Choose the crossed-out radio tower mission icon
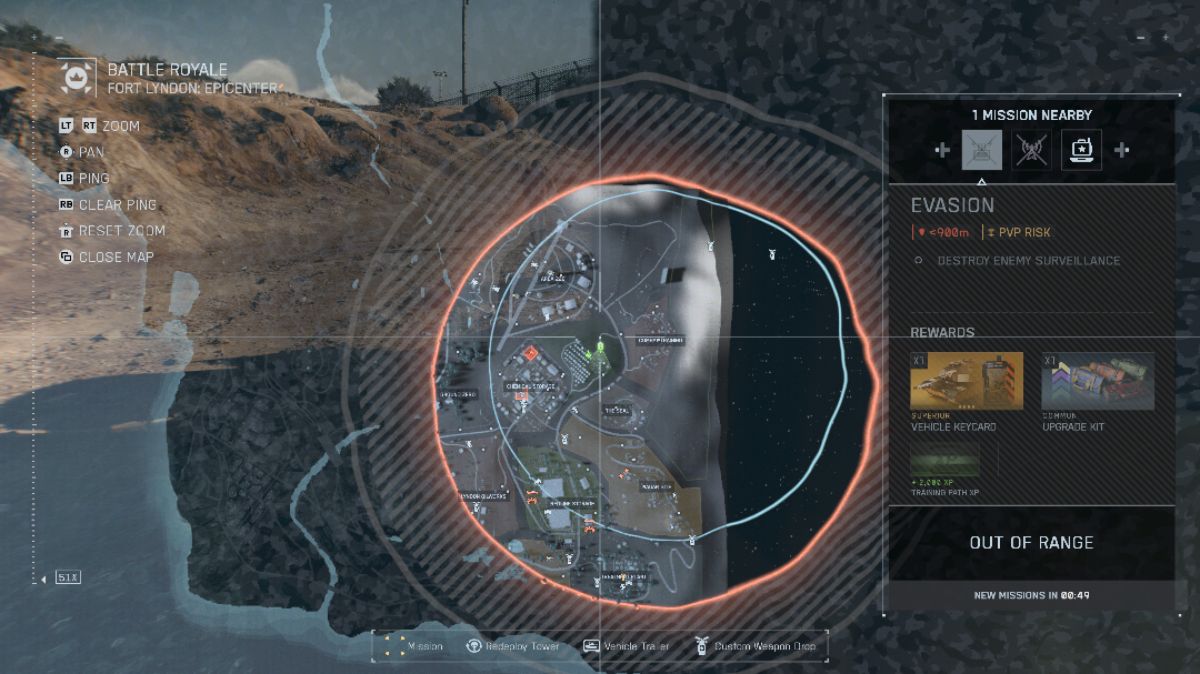Screen dimensions: 1200x674 1031,150
